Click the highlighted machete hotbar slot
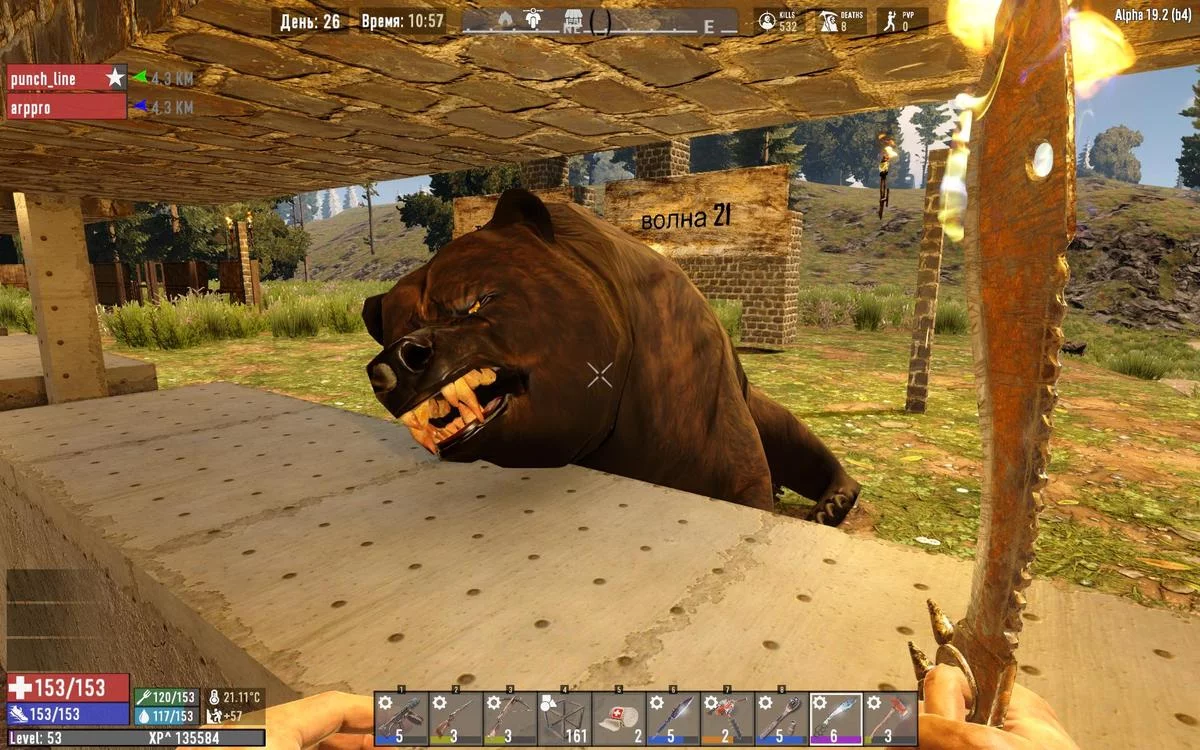1200x750 pixels. click(x=836, y=718)
